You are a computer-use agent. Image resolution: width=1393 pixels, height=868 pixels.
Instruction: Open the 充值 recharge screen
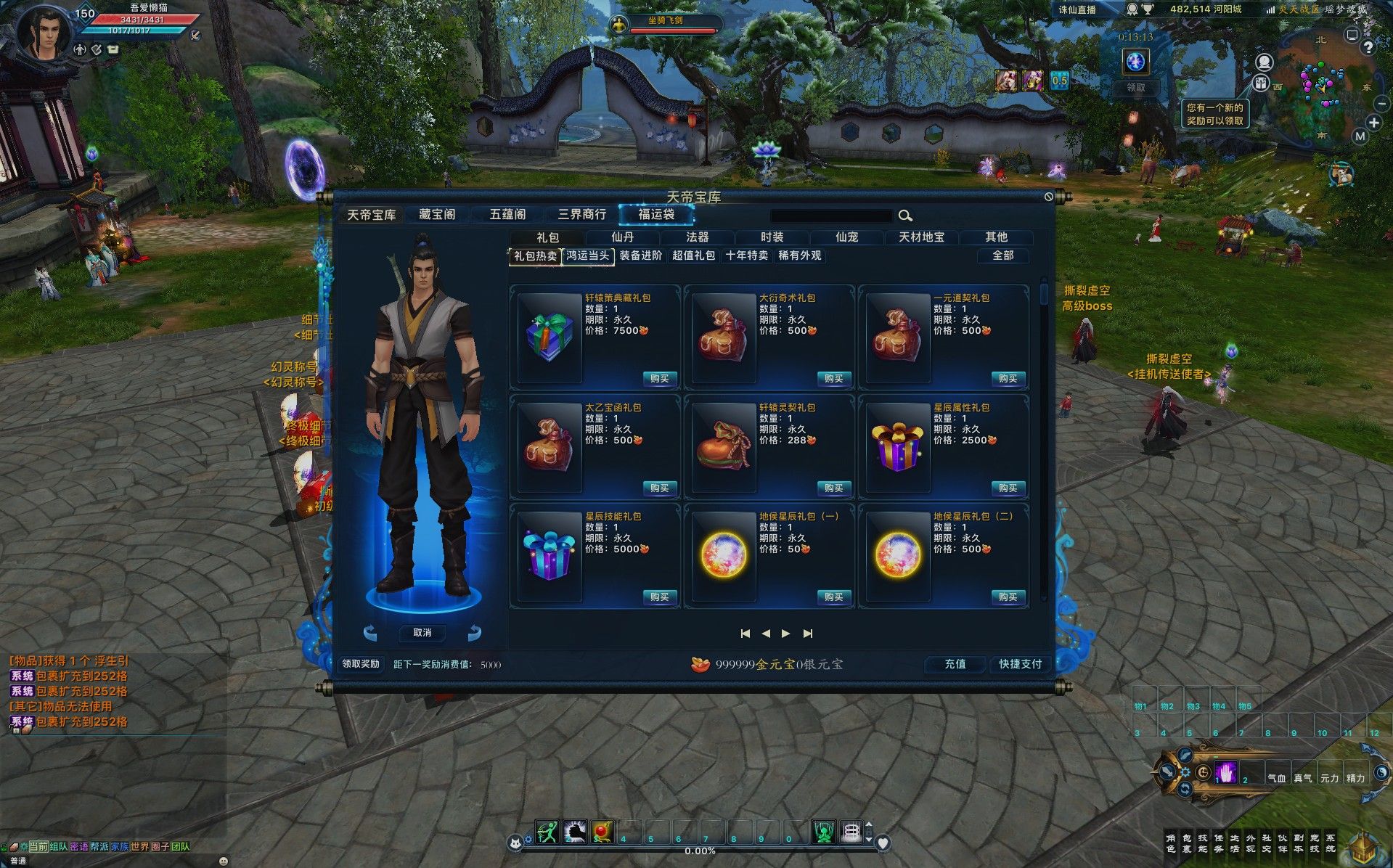tap(955, 664)
